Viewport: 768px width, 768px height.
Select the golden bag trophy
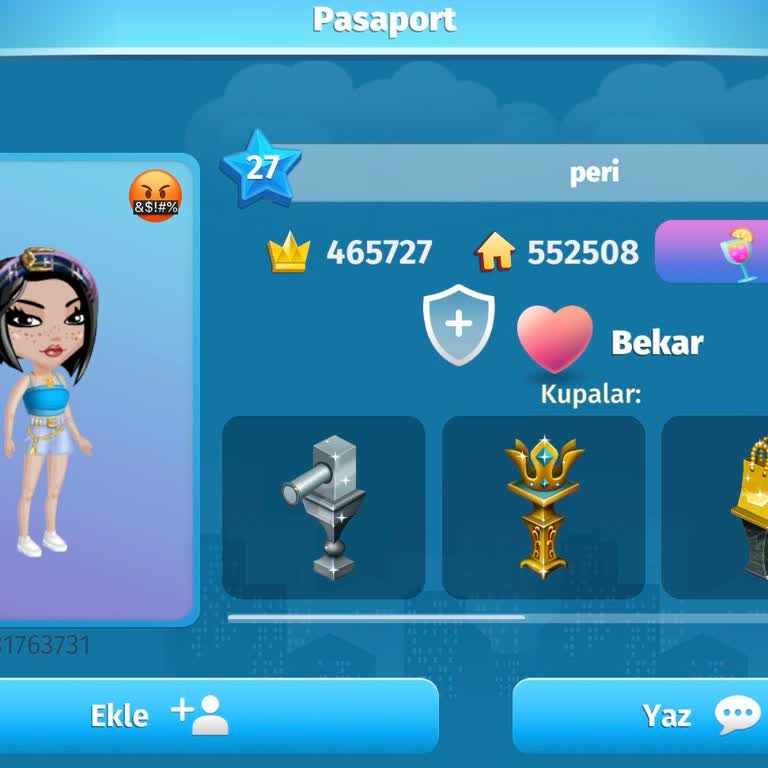pos(748,508)
